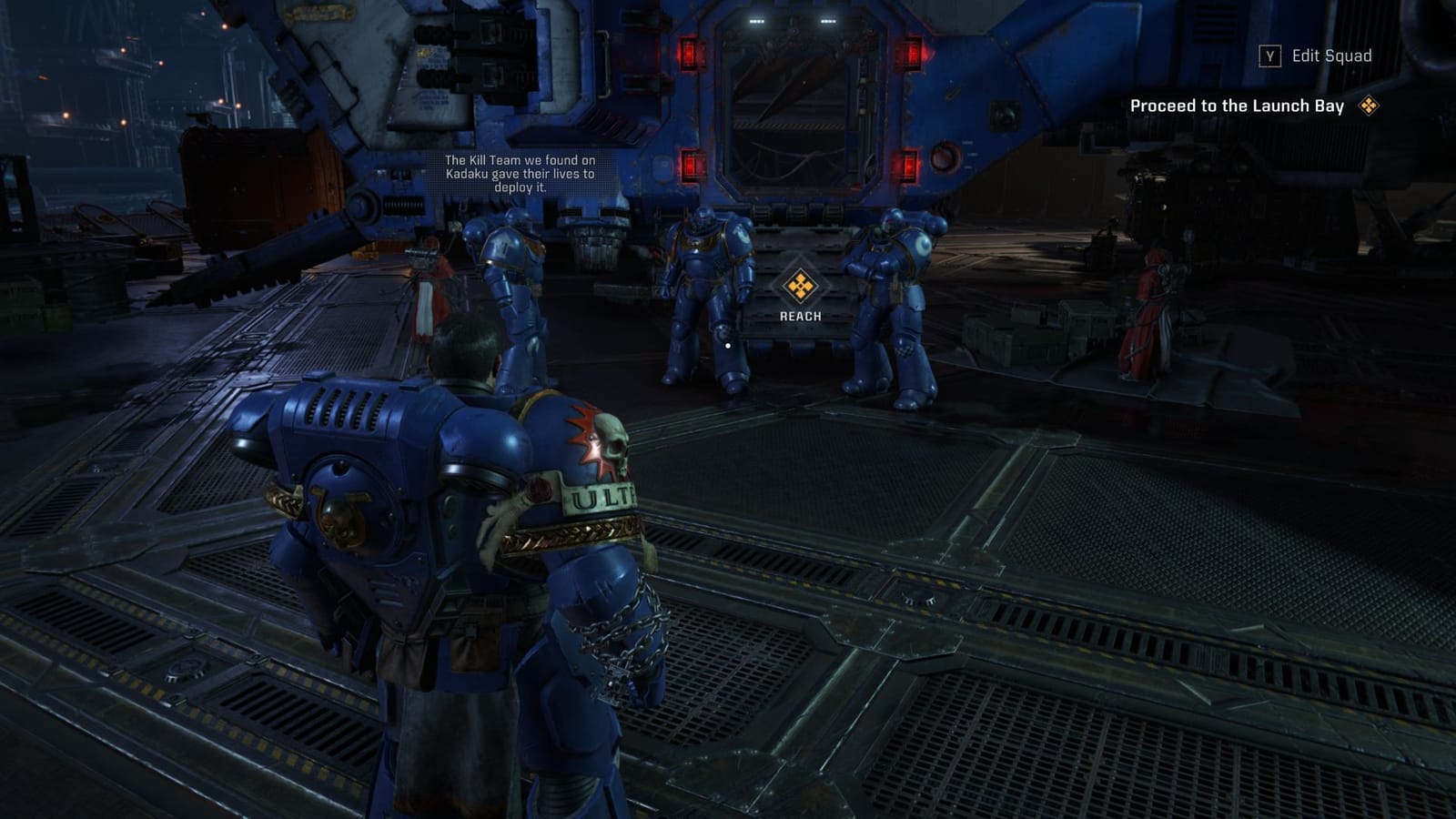Click the REACH waypoint marker
This screenshot has height=819, width=1456.
pos(800,287)
